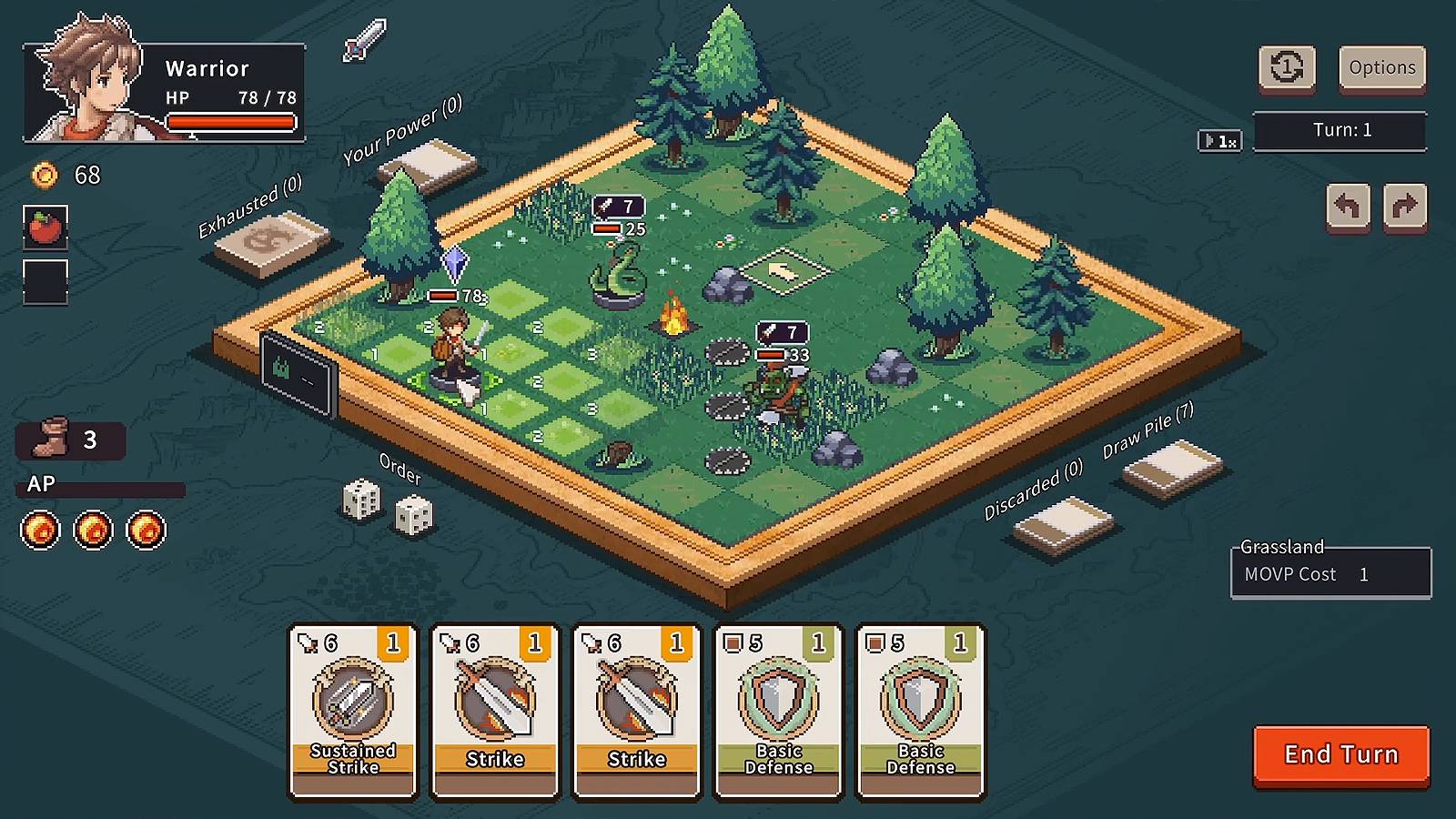
Task: View the Discarded card pile
Action: click(1063, 523)
